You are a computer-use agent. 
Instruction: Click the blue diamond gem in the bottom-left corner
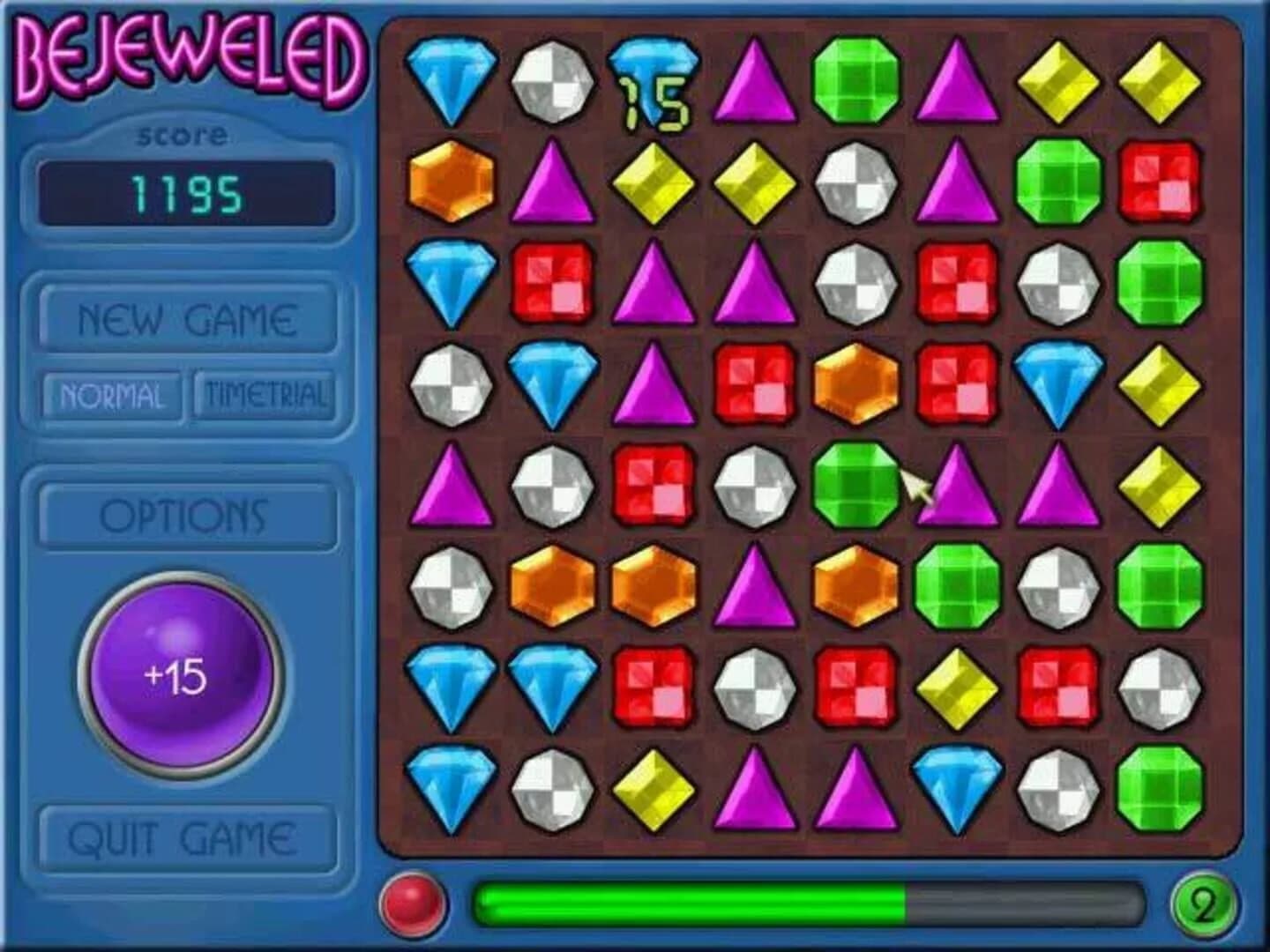450,789
